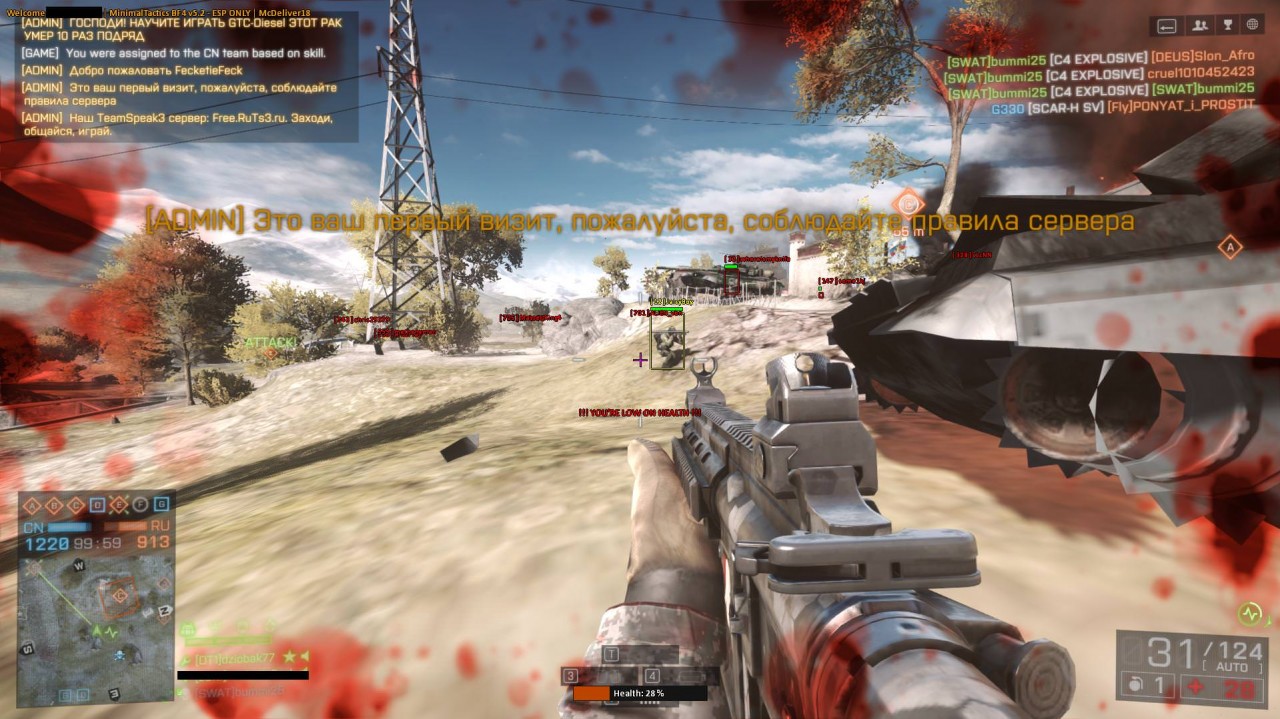Screen dimensions: 1280x719
Task: Select objective flag A in the flag row
Action: click(30, 505)
